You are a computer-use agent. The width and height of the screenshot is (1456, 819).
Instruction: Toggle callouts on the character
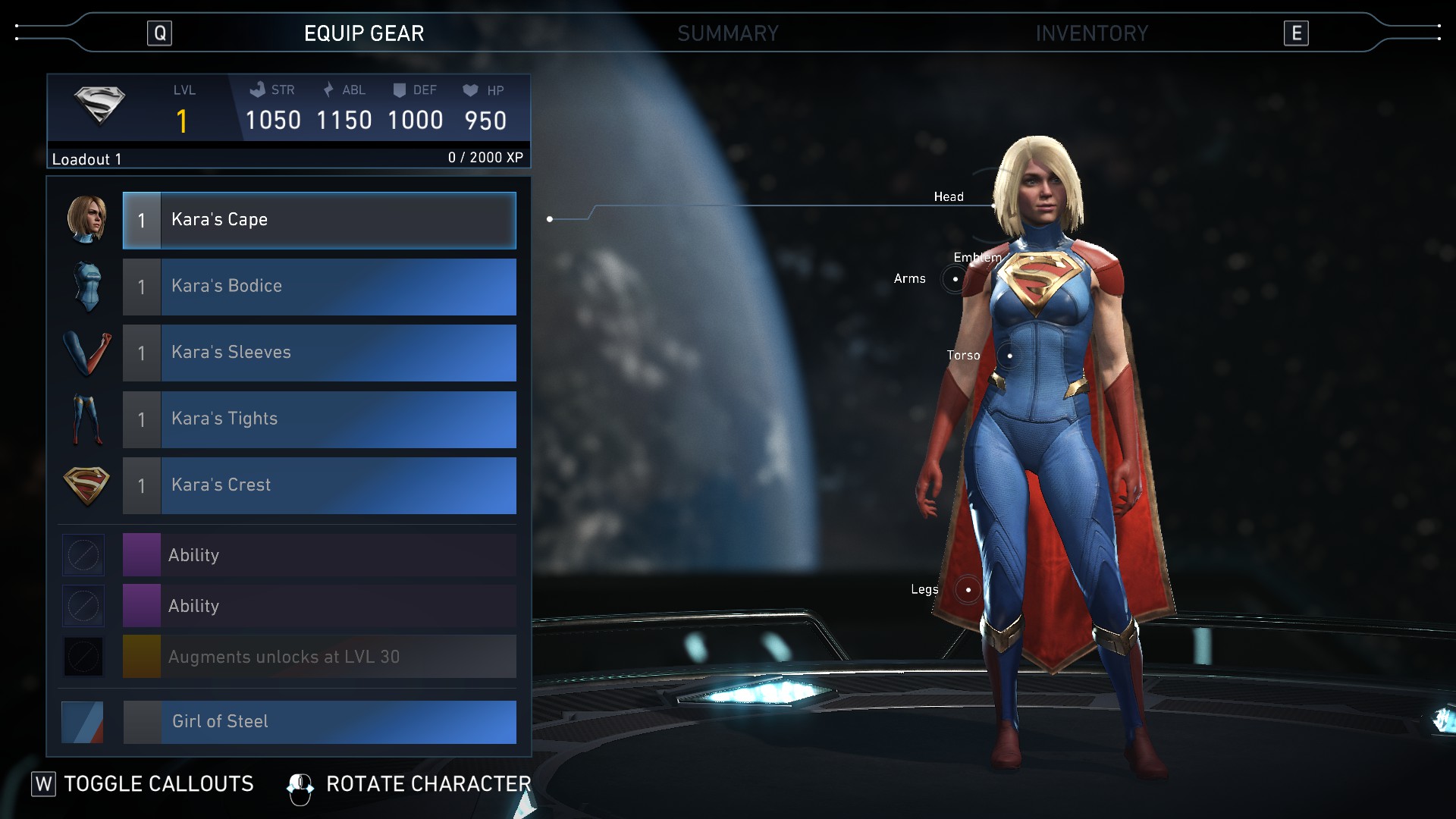[x=143, y=784]
